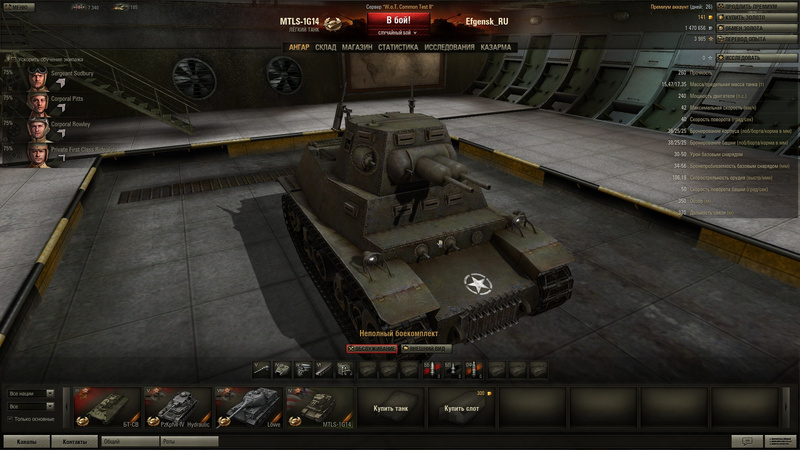This screenshot has width=800, height=450.
Task: Click the Купить золото button
Action: click(x=757, y=17)
